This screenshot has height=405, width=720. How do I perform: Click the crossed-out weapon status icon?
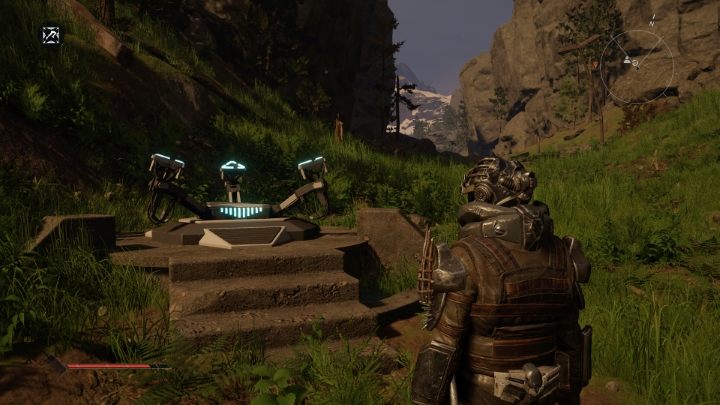click(51, 35)
